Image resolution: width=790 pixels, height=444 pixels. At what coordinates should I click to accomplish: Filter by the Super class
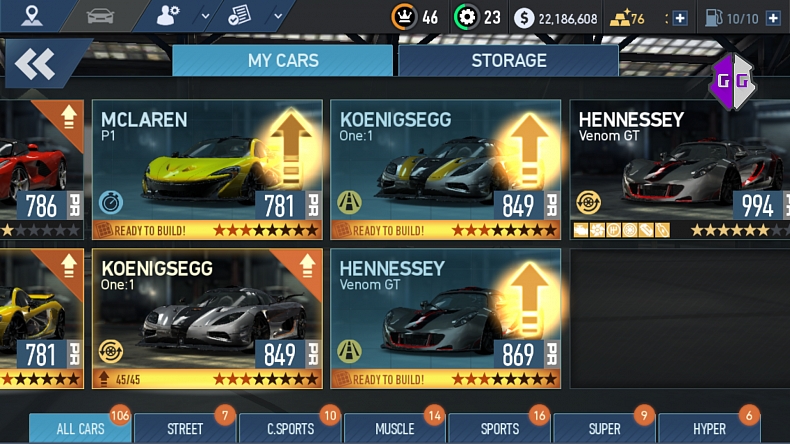(x=605, y=429)
